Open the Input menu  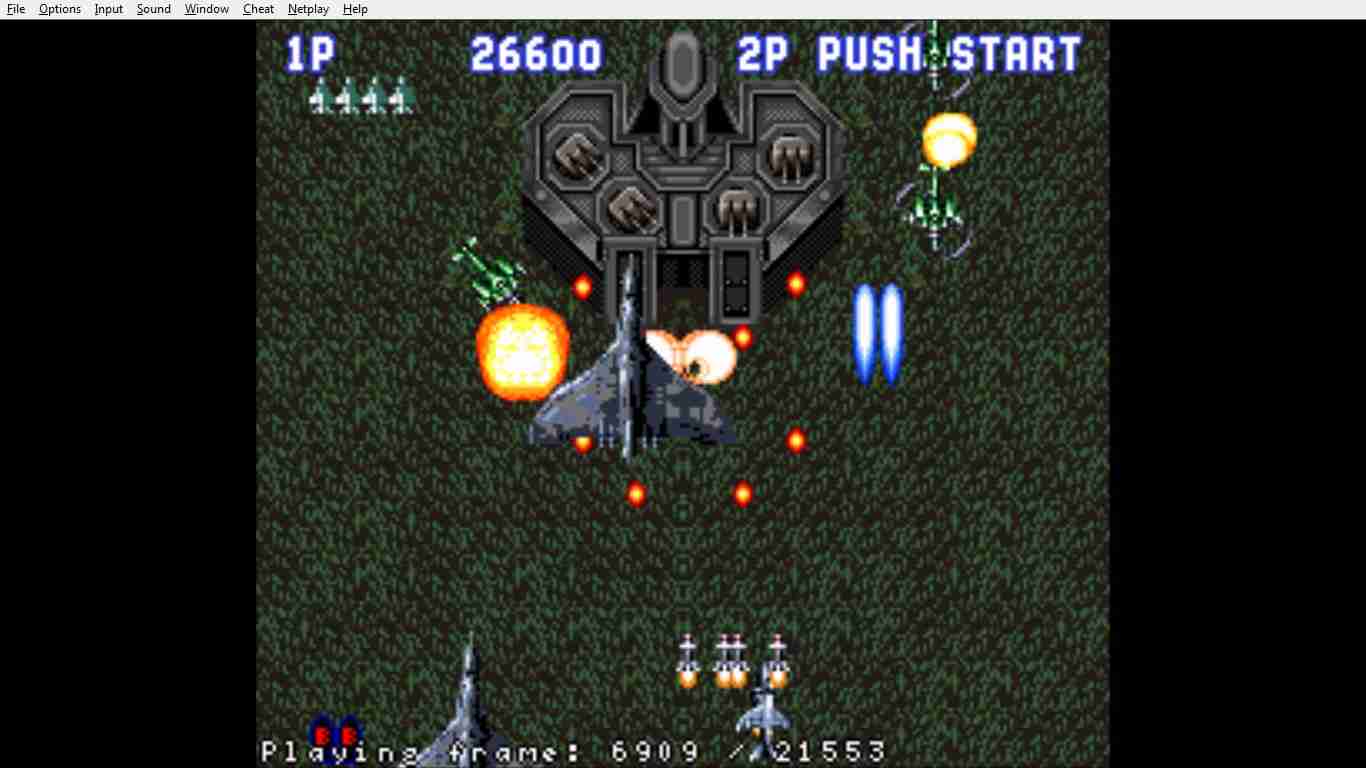108,9
